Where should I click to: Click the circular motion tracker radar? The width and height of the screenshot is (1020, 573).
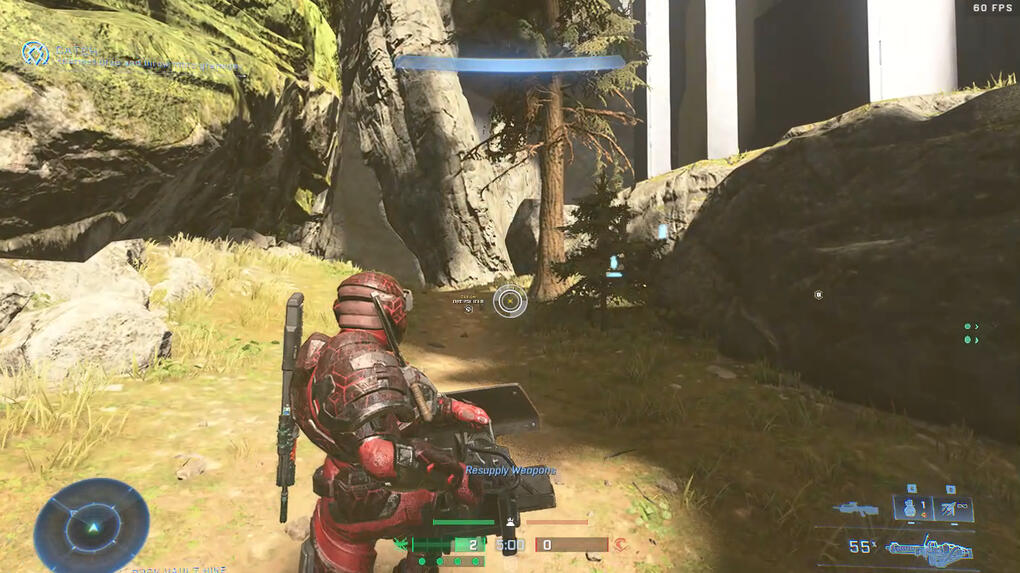(91, 526)
